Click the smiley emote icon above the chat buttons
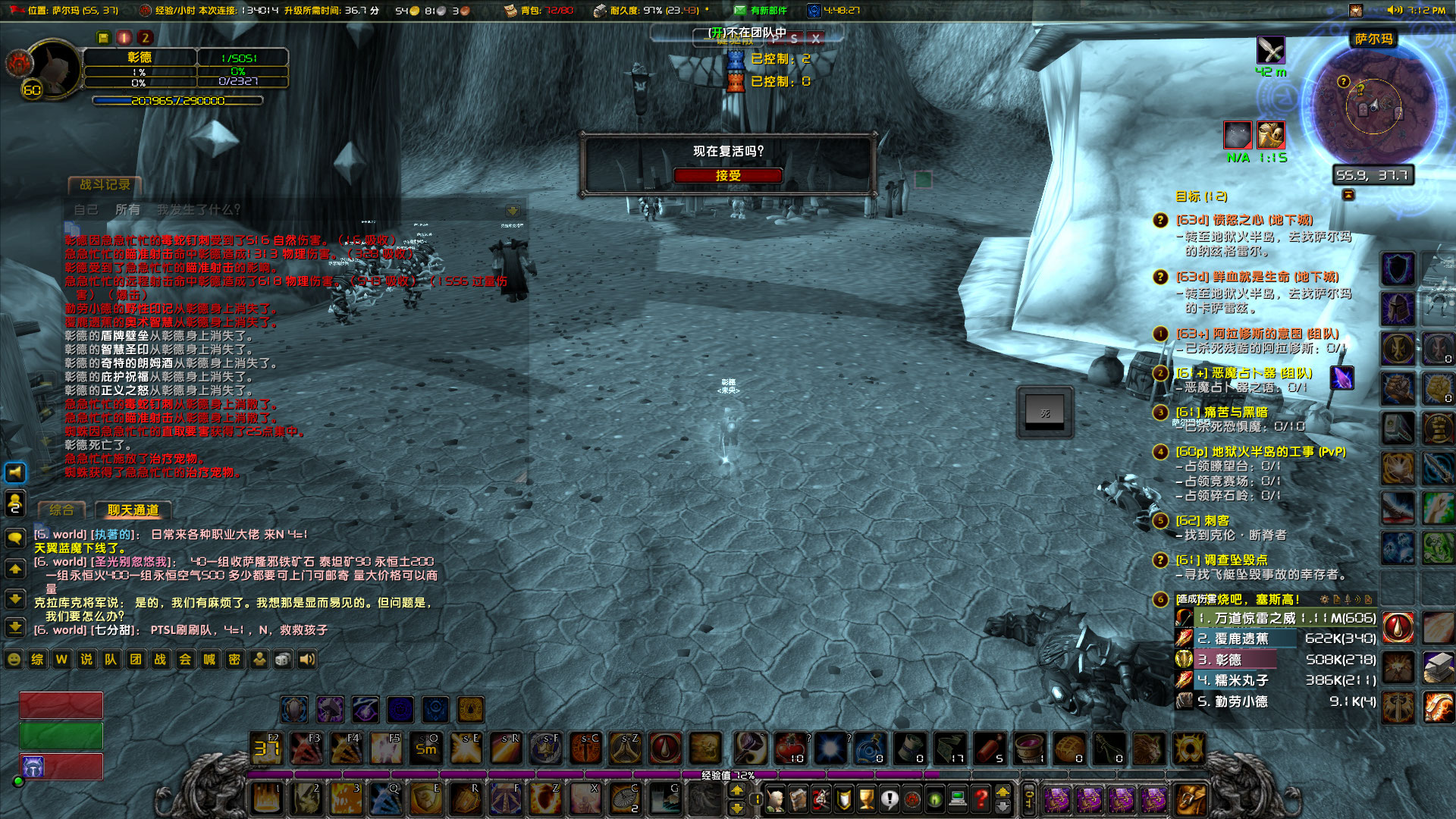 tap(14, 660)
